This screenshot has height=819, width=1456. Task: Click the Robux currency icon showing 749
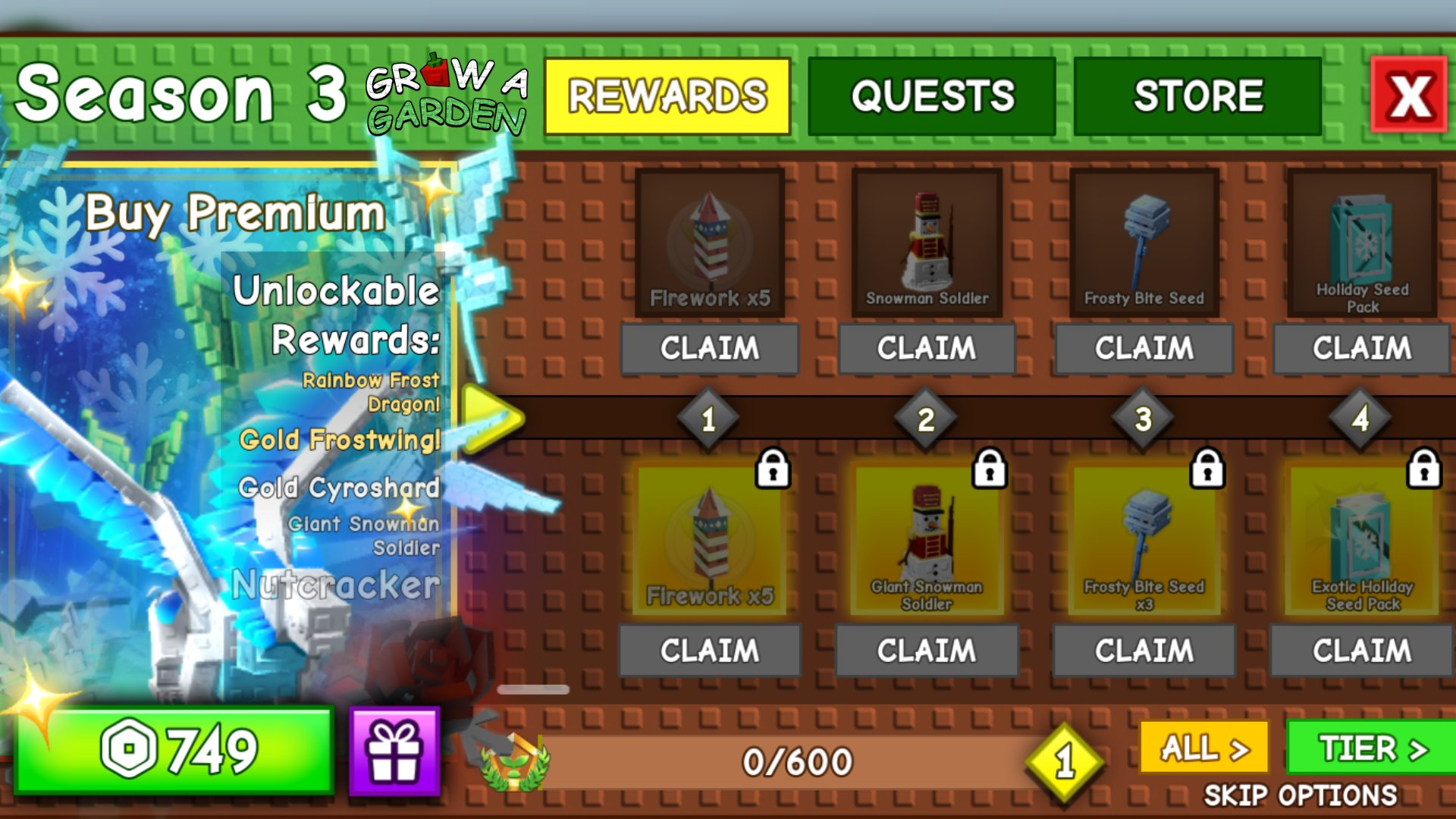pyautogui.click(x=129, y=752)
